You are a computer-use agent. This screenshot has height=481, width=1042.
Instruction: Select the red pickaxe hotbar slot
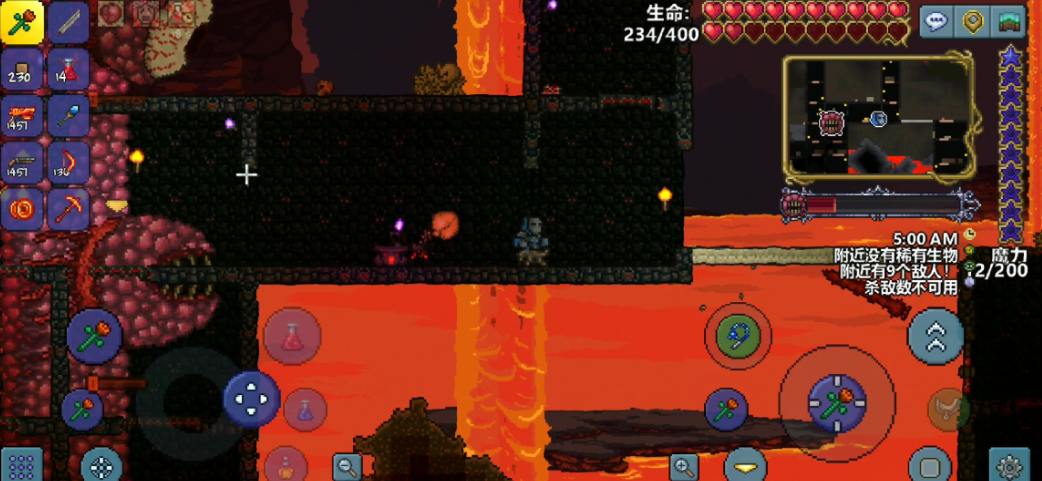(x=68, y=208)
